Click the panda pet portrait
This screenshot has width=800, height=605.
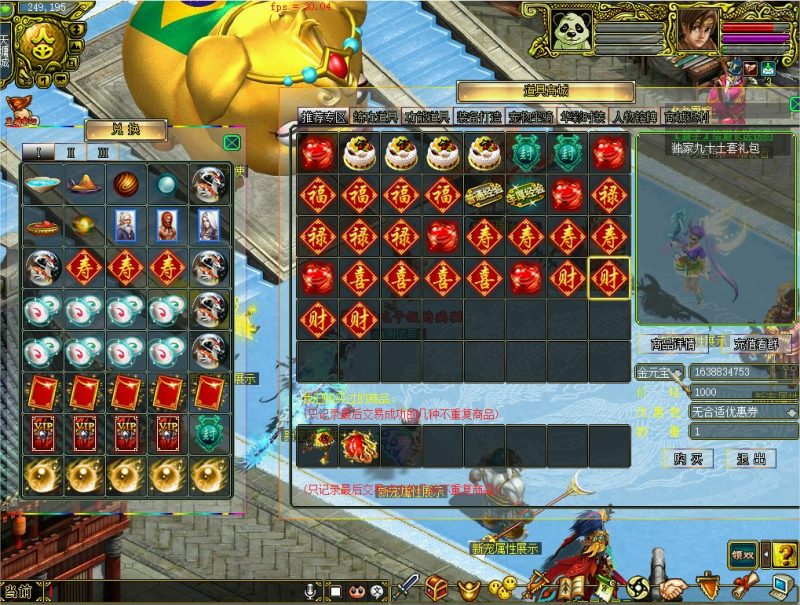[x=571, y=31]
